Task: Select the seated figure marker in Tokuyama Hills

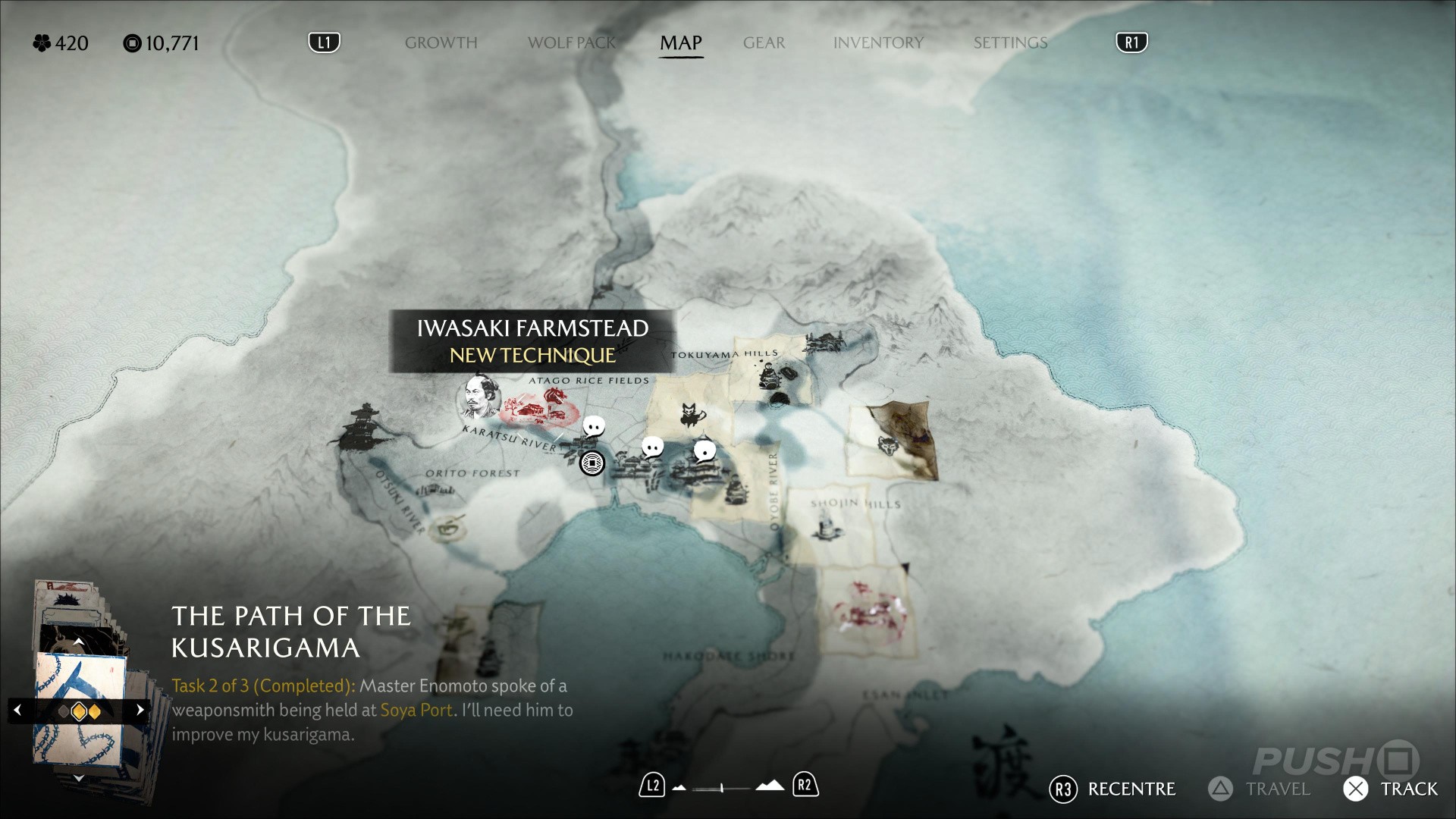Action: click(767, 373)
